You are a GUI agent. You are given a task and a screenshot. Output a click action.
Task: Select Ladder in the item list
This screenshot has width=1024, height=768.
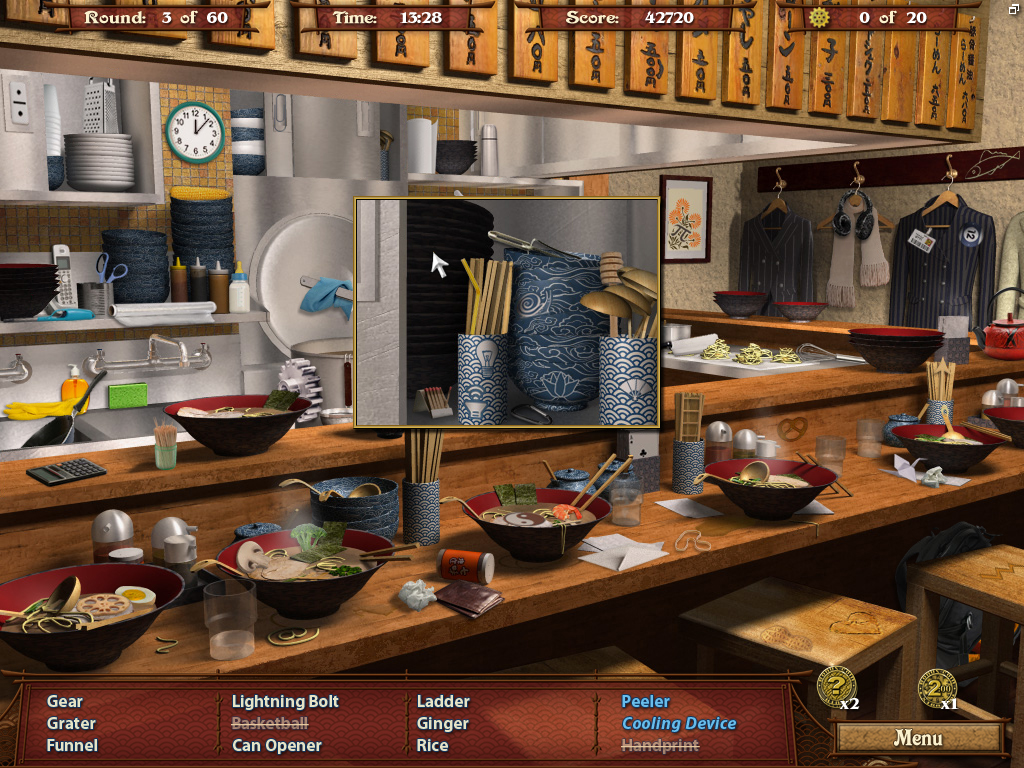click(443, 701)
